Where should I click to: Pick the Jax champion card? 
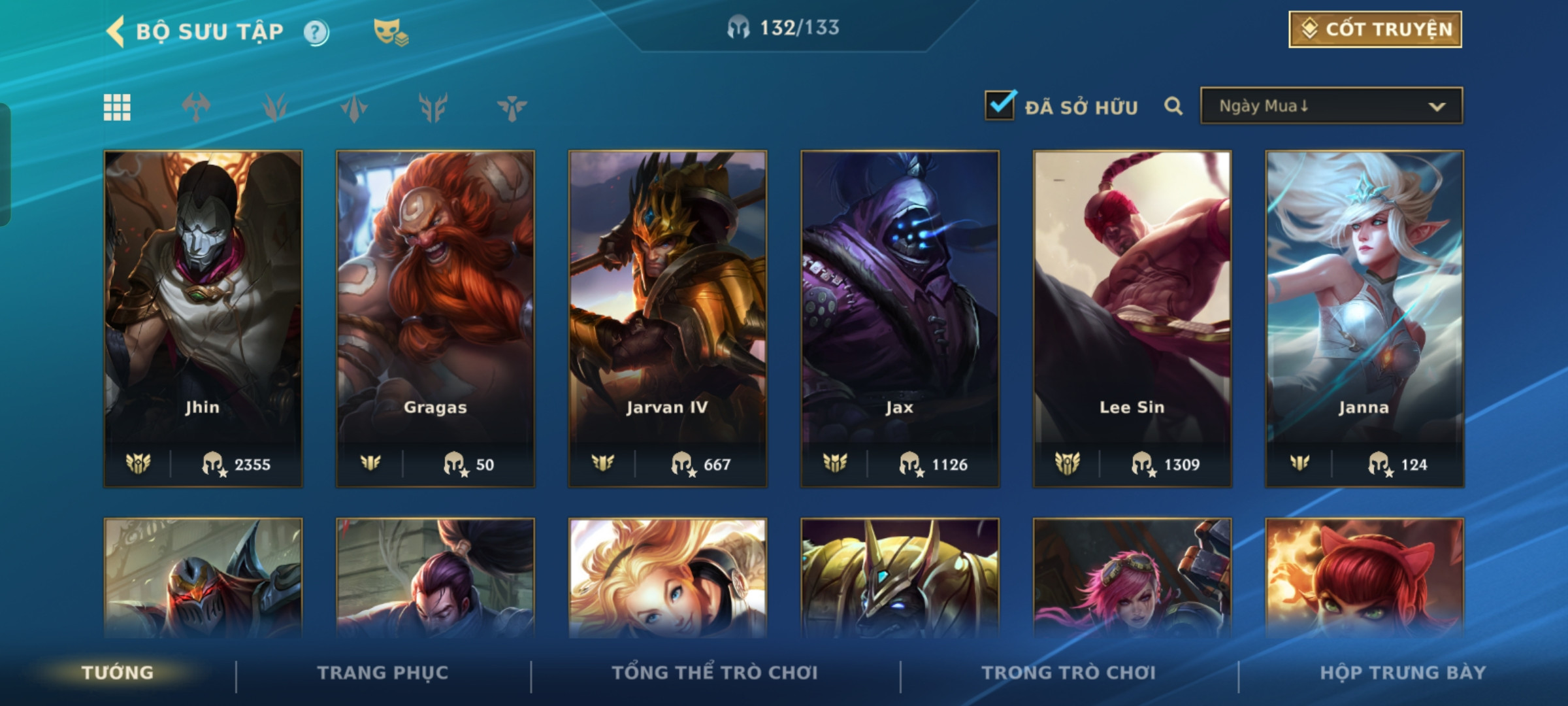click(900, 318)
